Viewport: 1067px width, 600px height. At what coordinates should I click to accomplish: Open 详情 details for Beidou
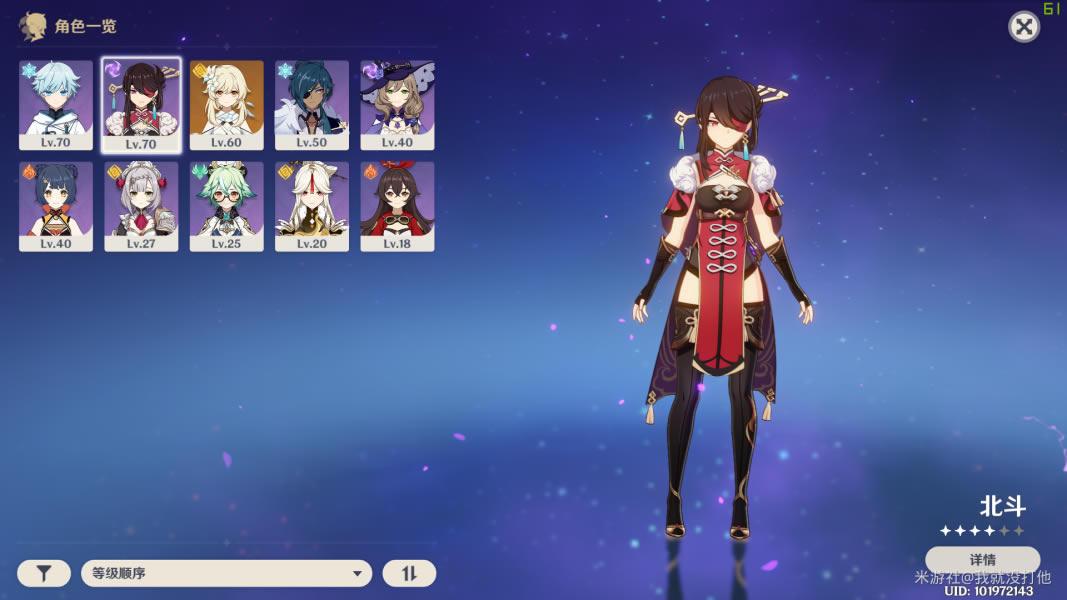click(982, 559)
